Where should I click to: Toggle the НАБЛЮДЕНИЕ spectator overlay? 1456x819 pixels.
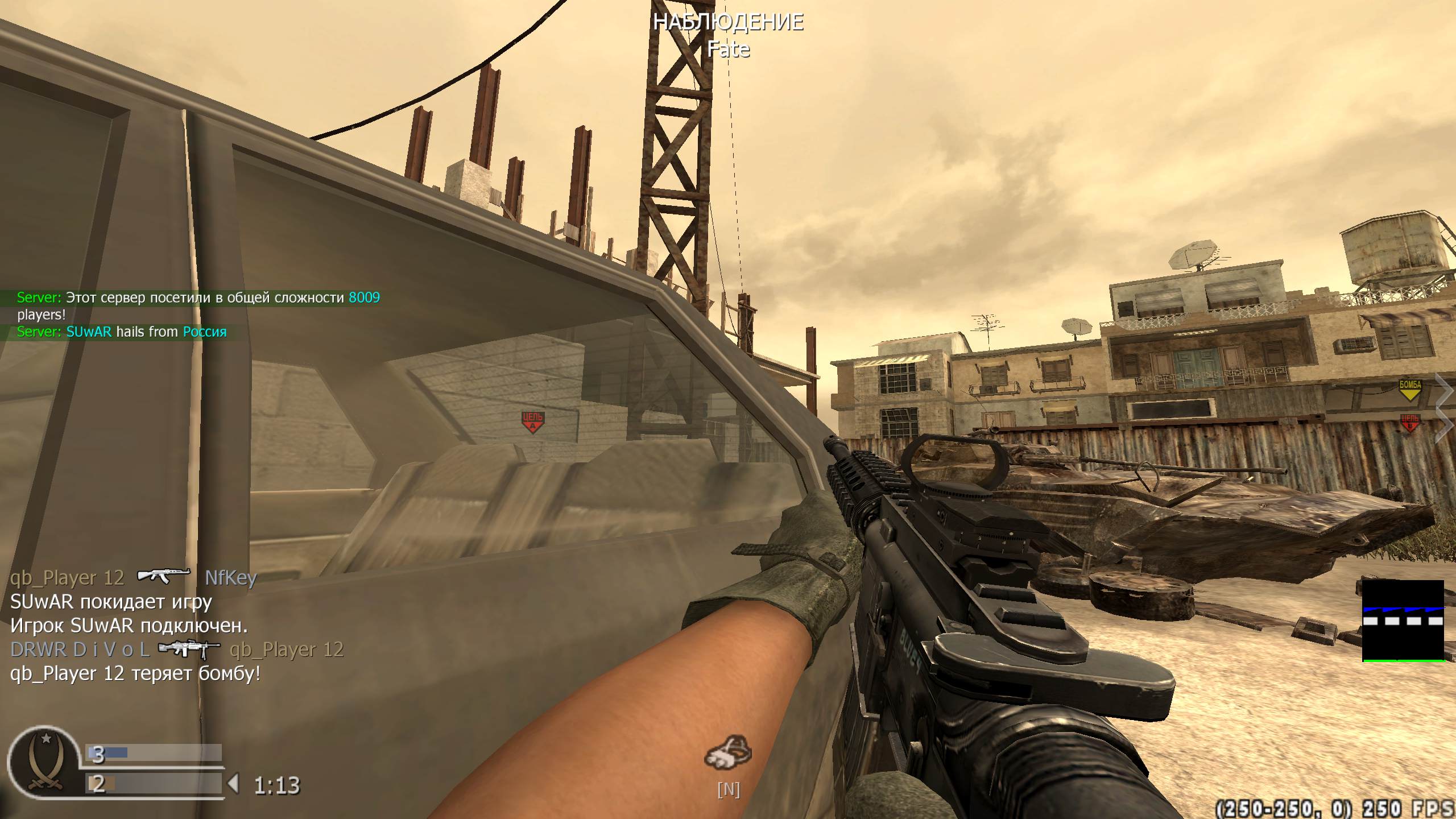pyautogui.click(x=730, y=23)
